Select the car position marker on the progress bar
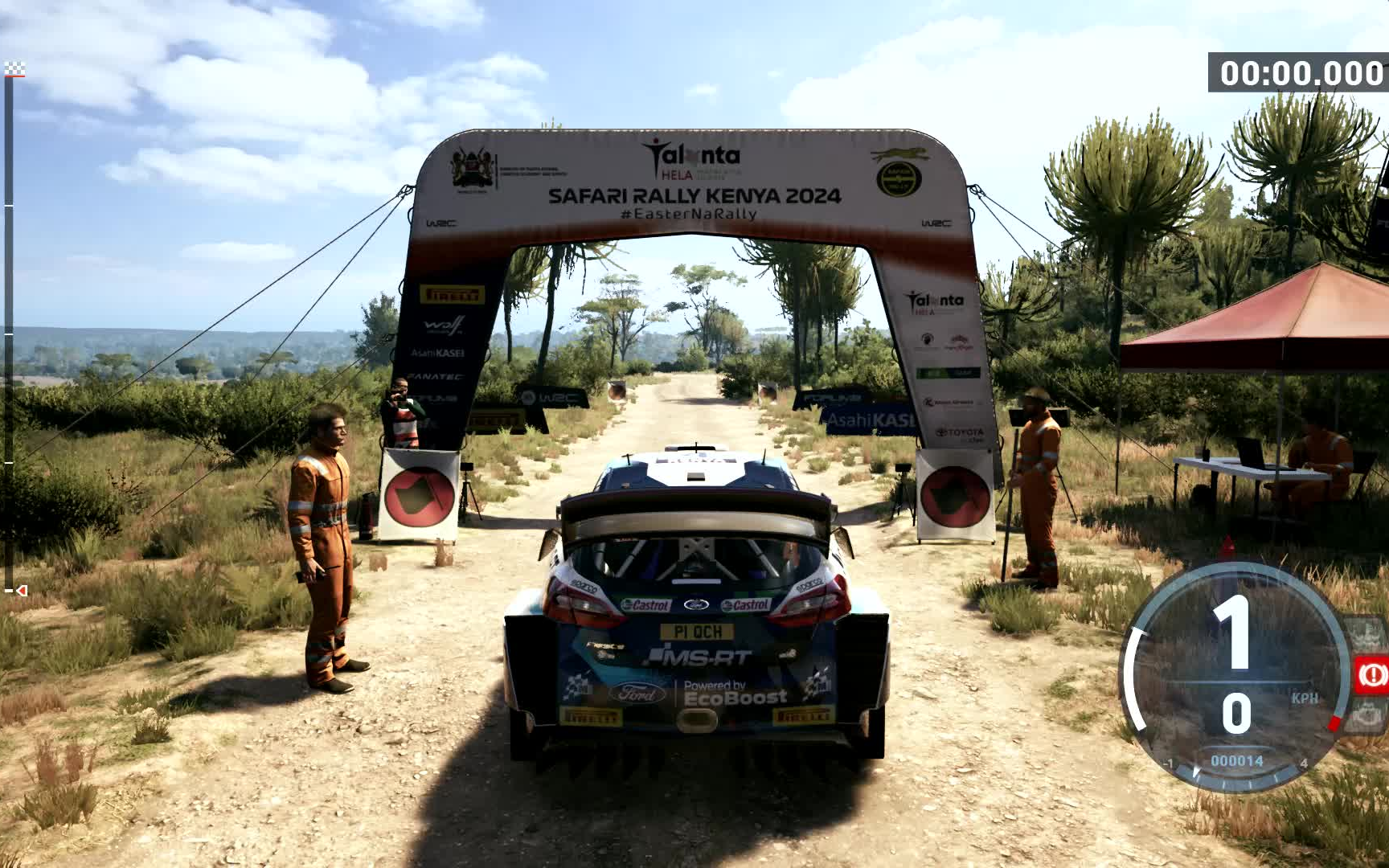Screen dimensions: 1389x868 point(20,592)
